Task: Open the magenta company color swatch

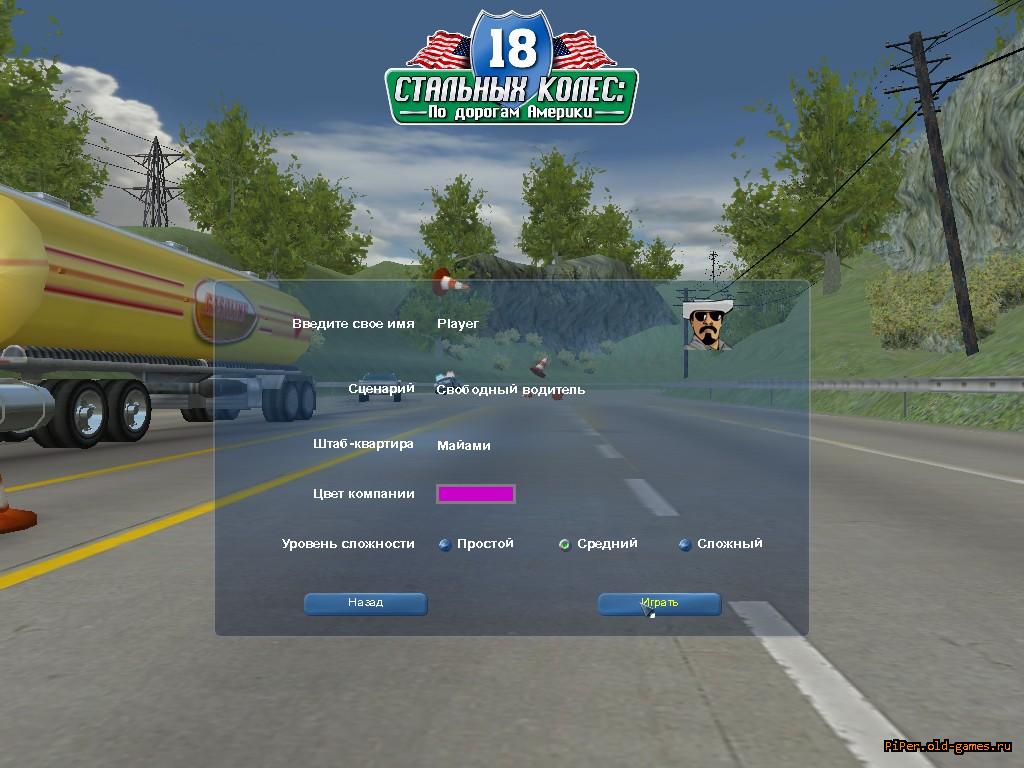Action: coord(475,493)
